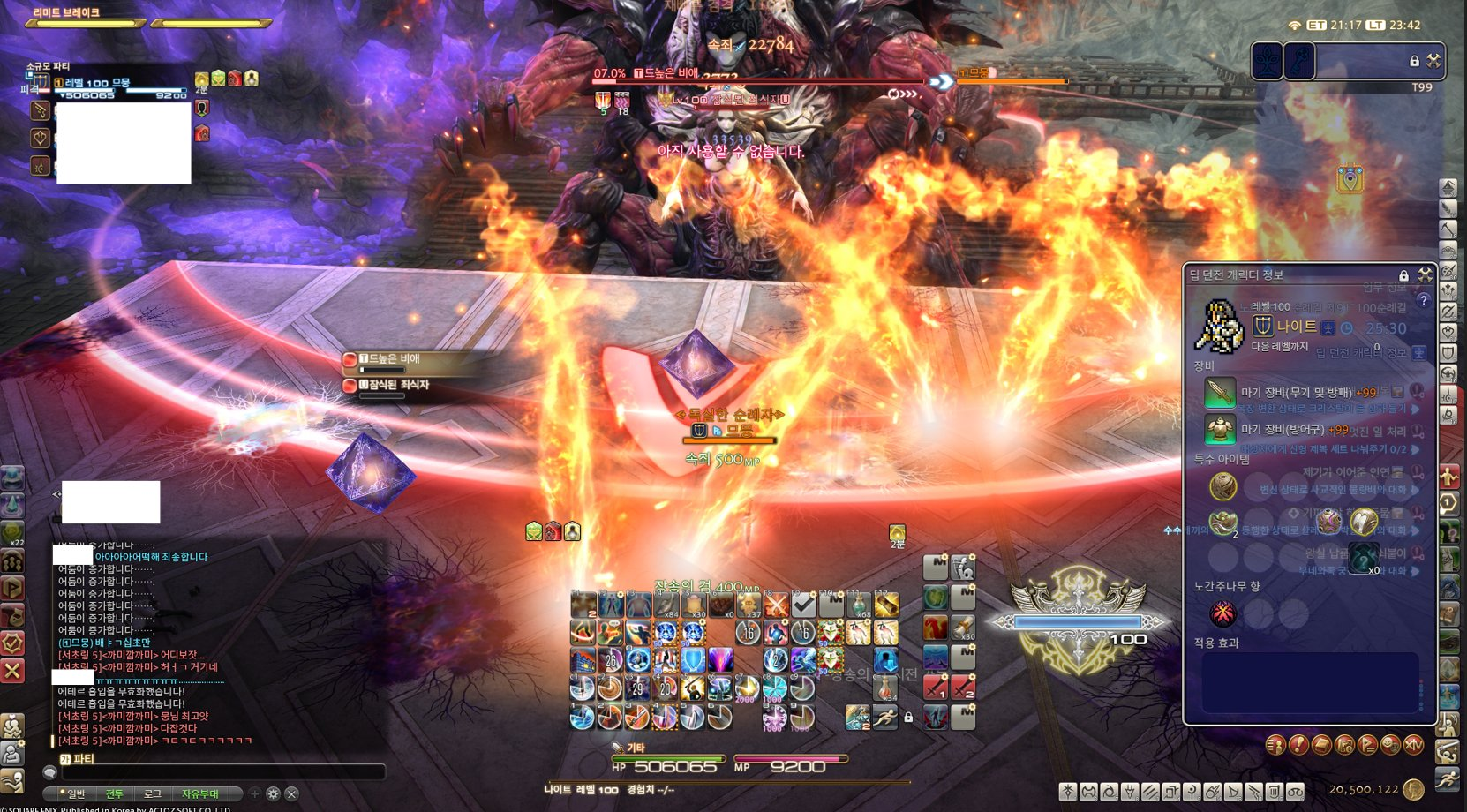This screenshot has height=812, width=1467.
Task: Switch to the 로그 chat tab
Action: [x=153, y=794]
